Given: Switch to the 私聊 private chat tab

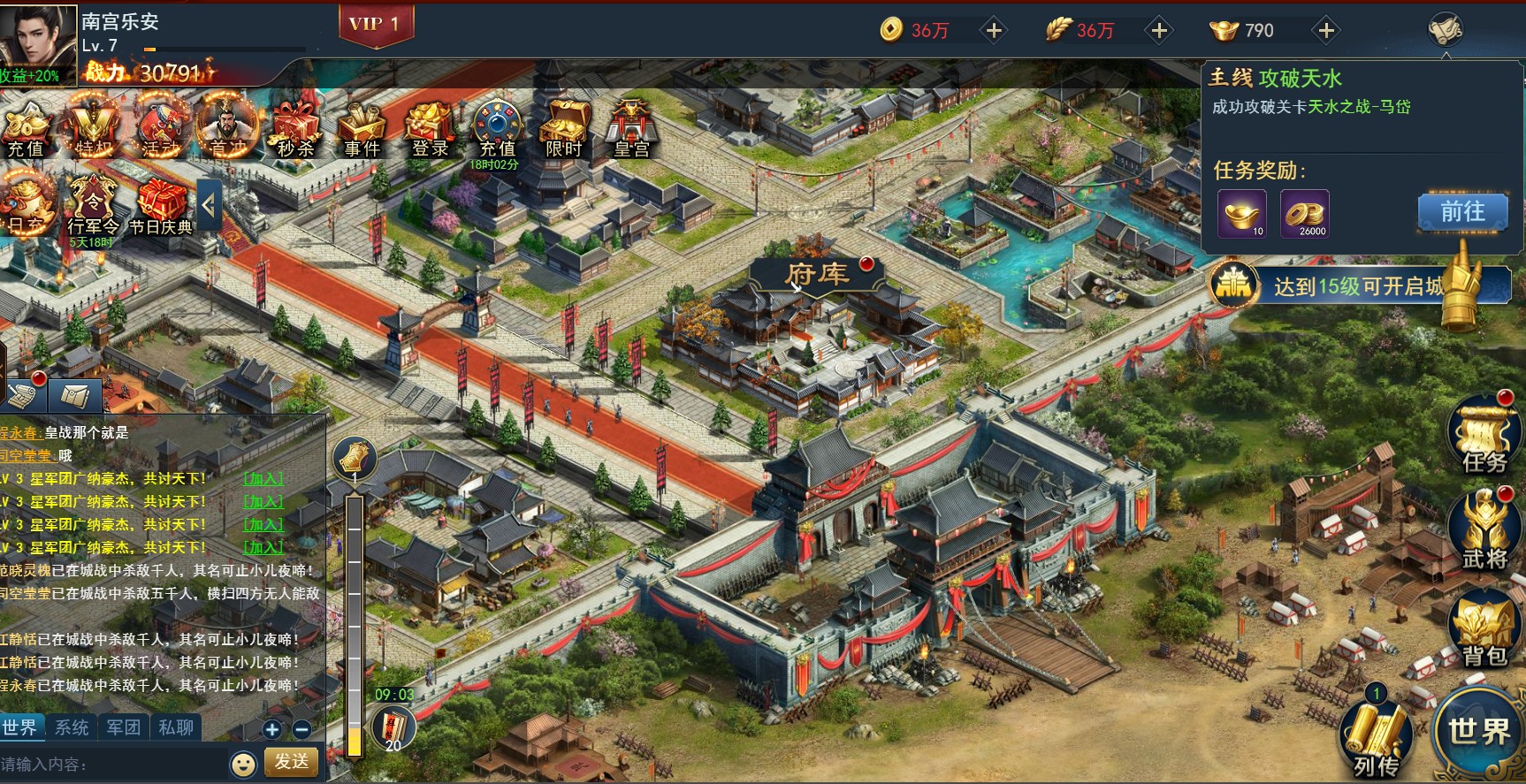Looking at the screenshot, I should click(176, 727).
